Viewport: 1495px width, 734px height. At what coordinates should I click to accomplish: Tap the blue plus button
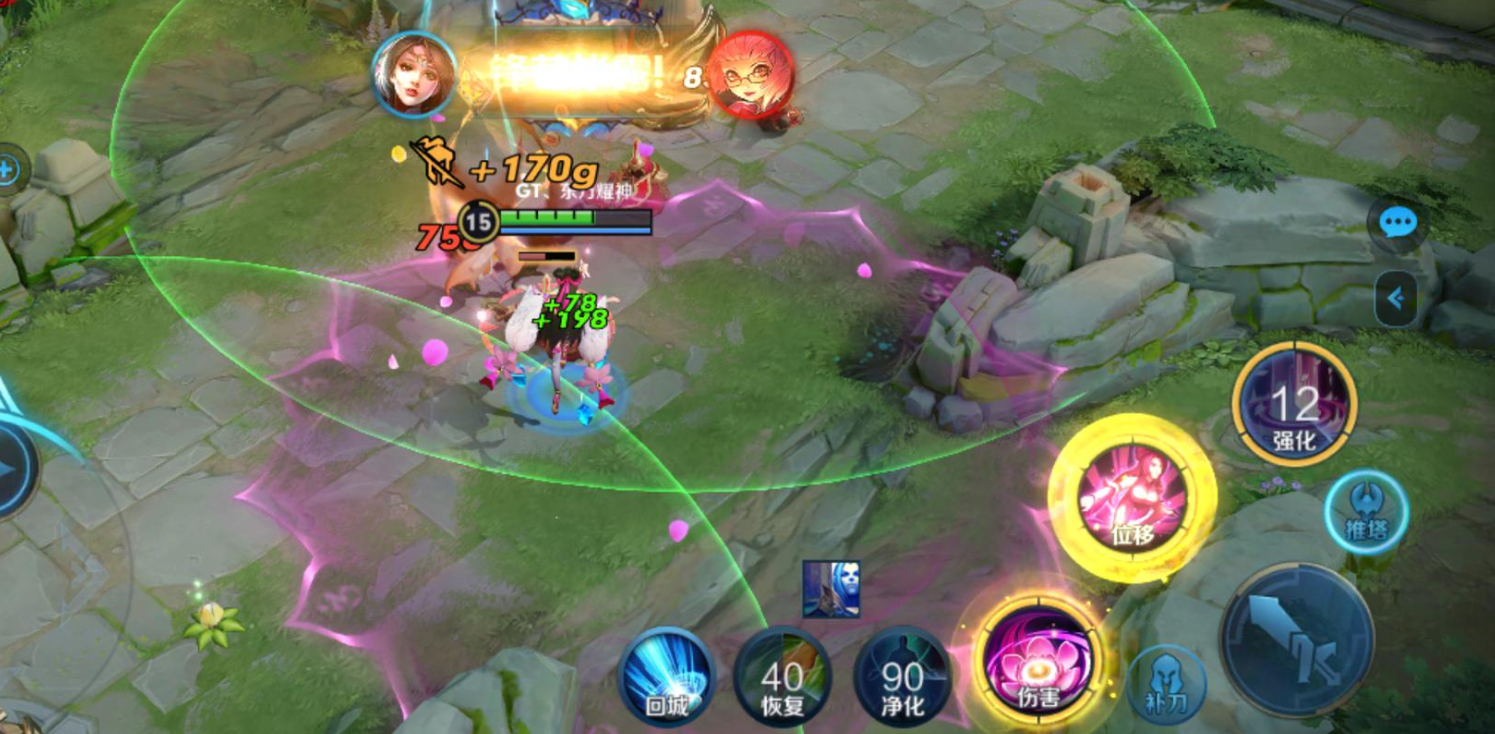point(9,170)
